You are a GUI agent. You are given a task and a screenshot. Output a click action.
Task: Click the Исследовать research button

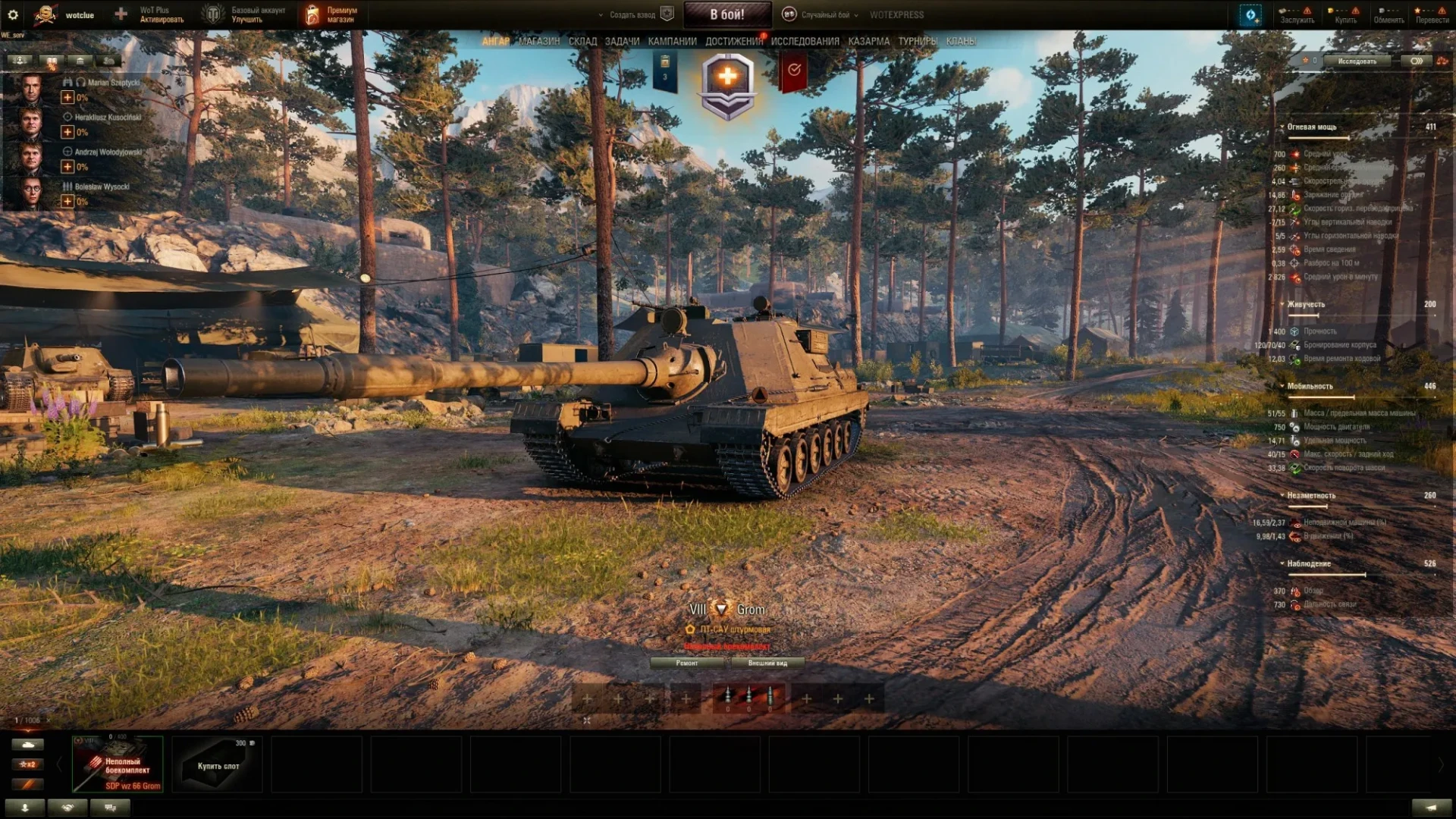click(1357, 61)
